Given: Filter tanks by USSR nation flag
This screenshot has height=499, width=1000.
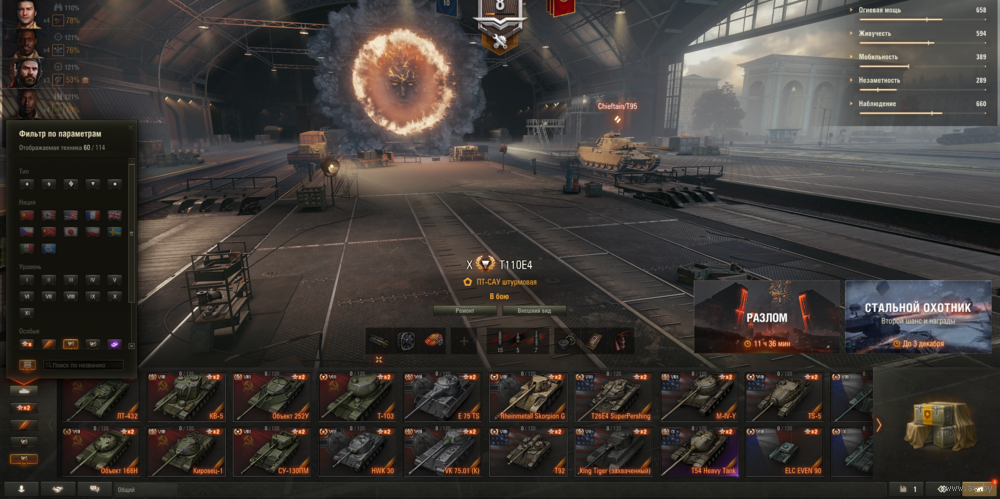Looking at the screenshot, I should click(x=25, y=215).
